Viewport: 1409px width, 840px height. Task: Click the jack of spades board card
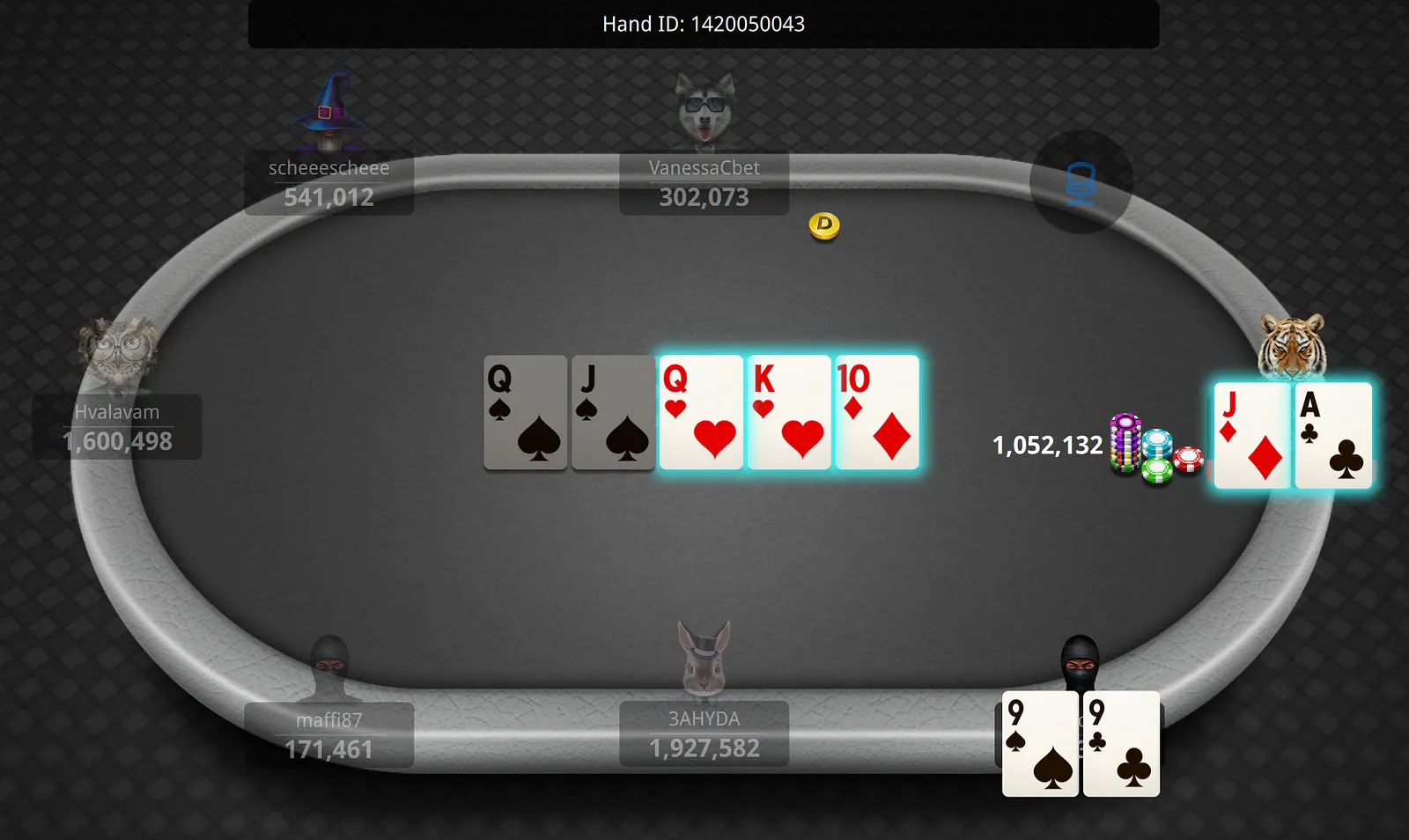coord(613,412)
